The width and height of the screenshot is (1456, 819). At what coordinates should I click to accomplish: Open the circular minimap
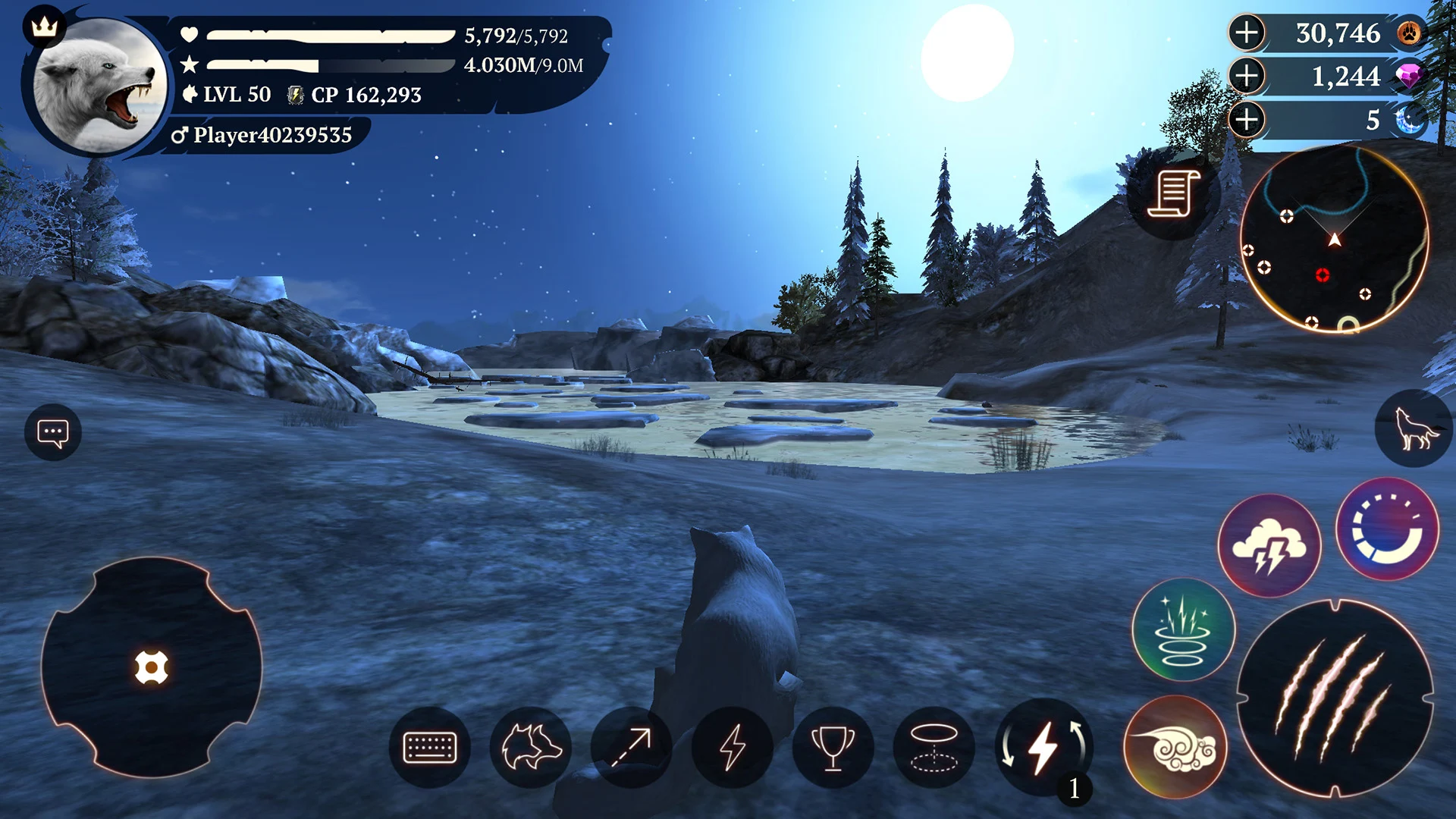click(1335, 240)
